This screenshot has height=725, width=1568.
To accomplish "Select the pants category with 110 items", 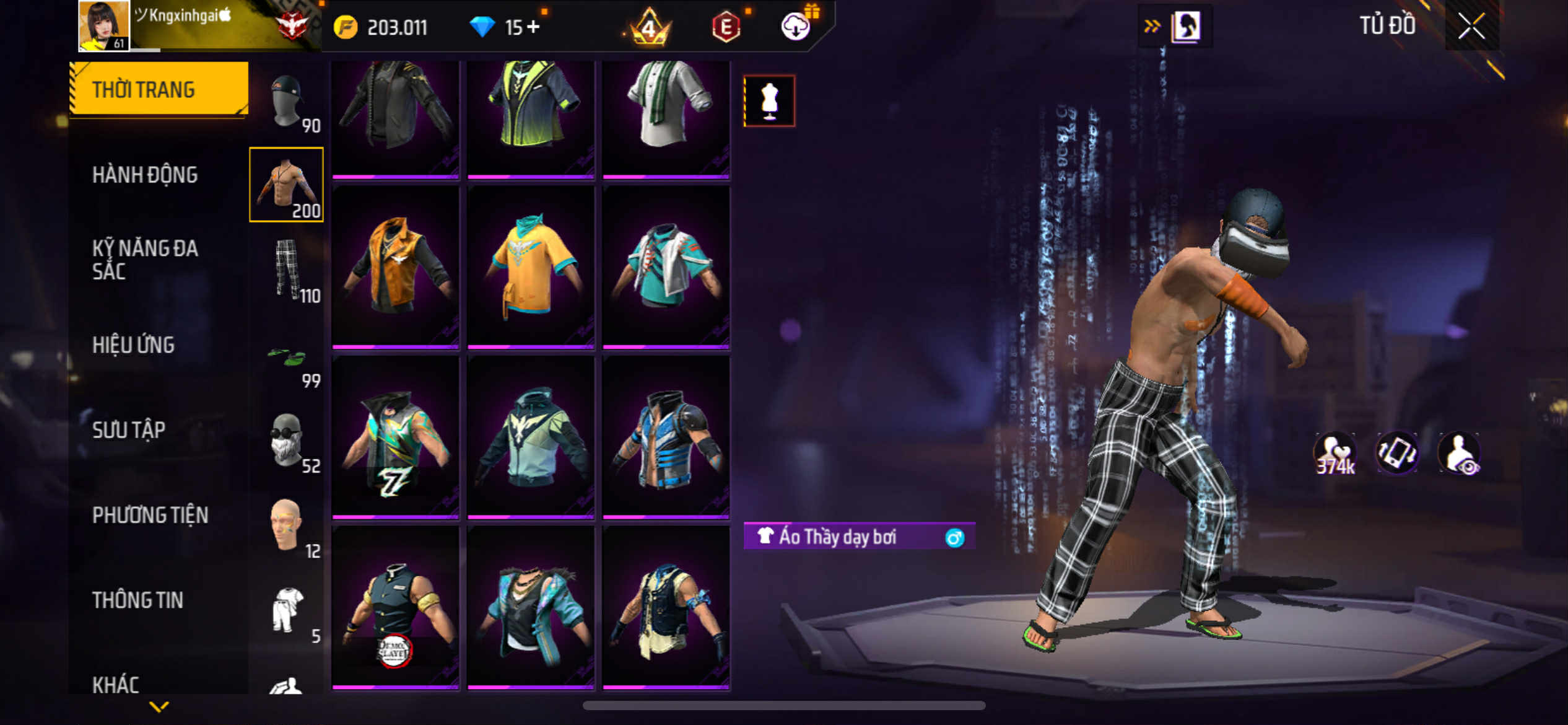I will [287, 270].
